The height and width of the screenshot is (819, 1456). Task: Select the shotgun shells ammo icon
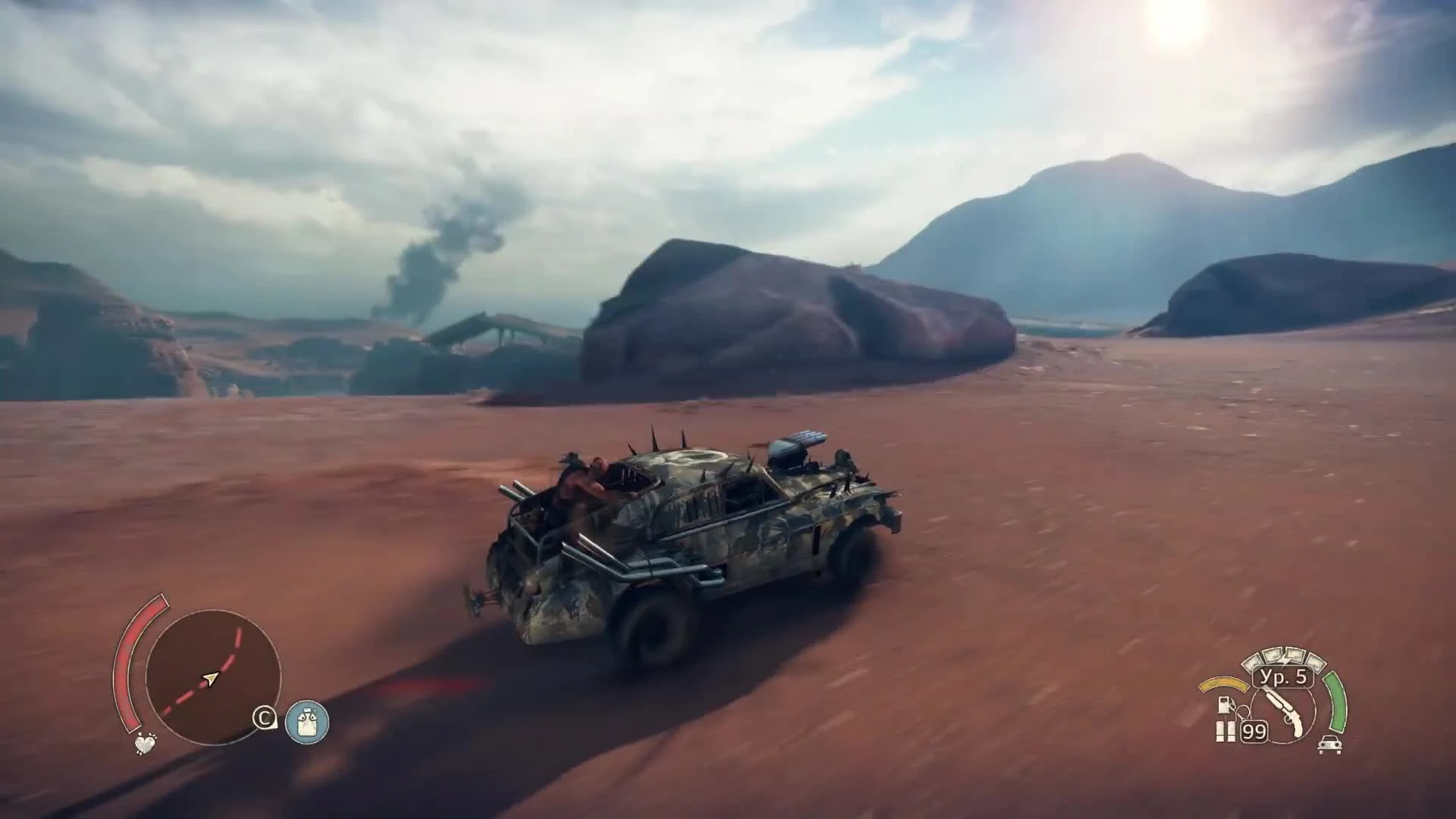pos(1226,730)
